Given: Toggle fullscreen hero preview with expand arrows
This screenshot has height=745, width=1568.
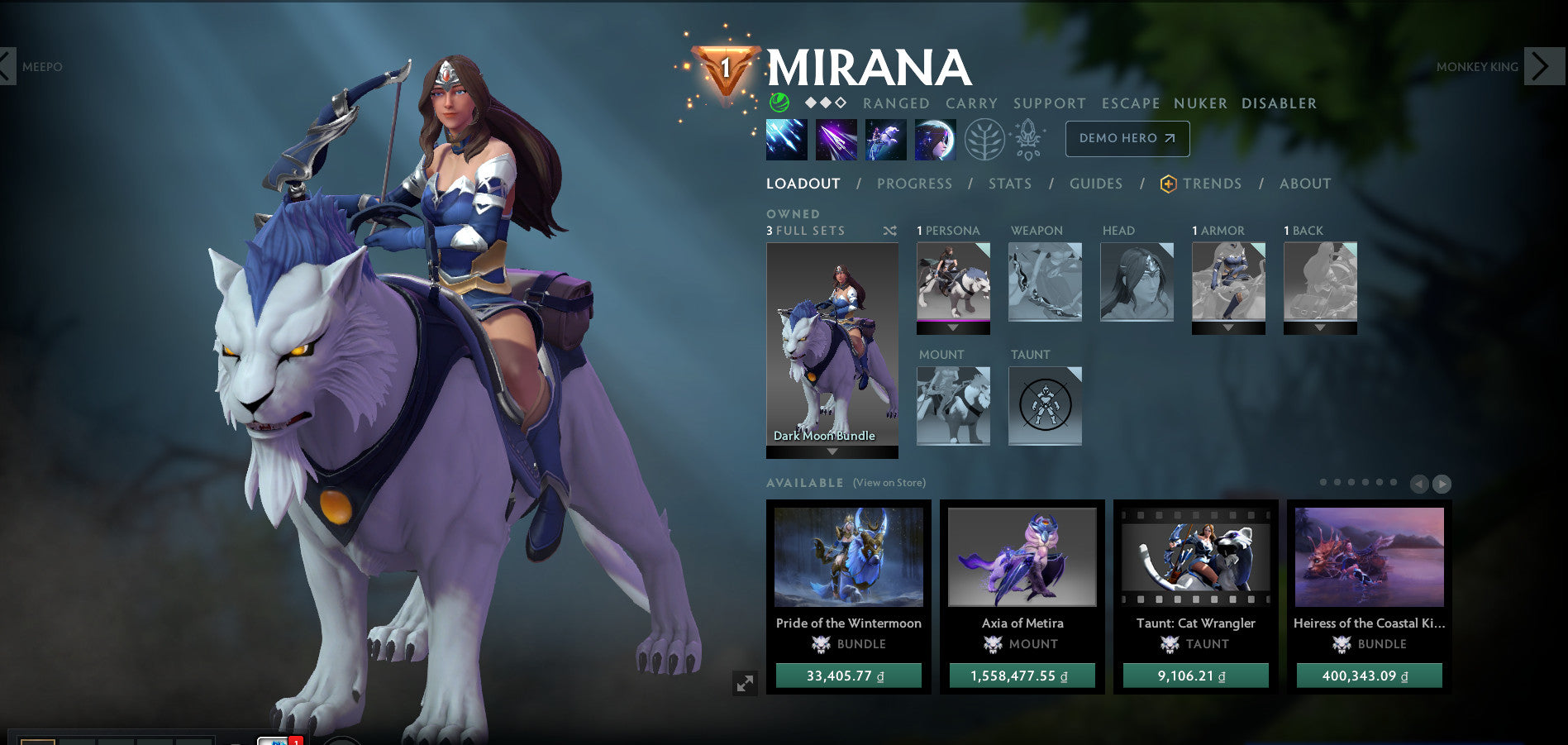Looking at the screenshot, I should coord(746,682).
